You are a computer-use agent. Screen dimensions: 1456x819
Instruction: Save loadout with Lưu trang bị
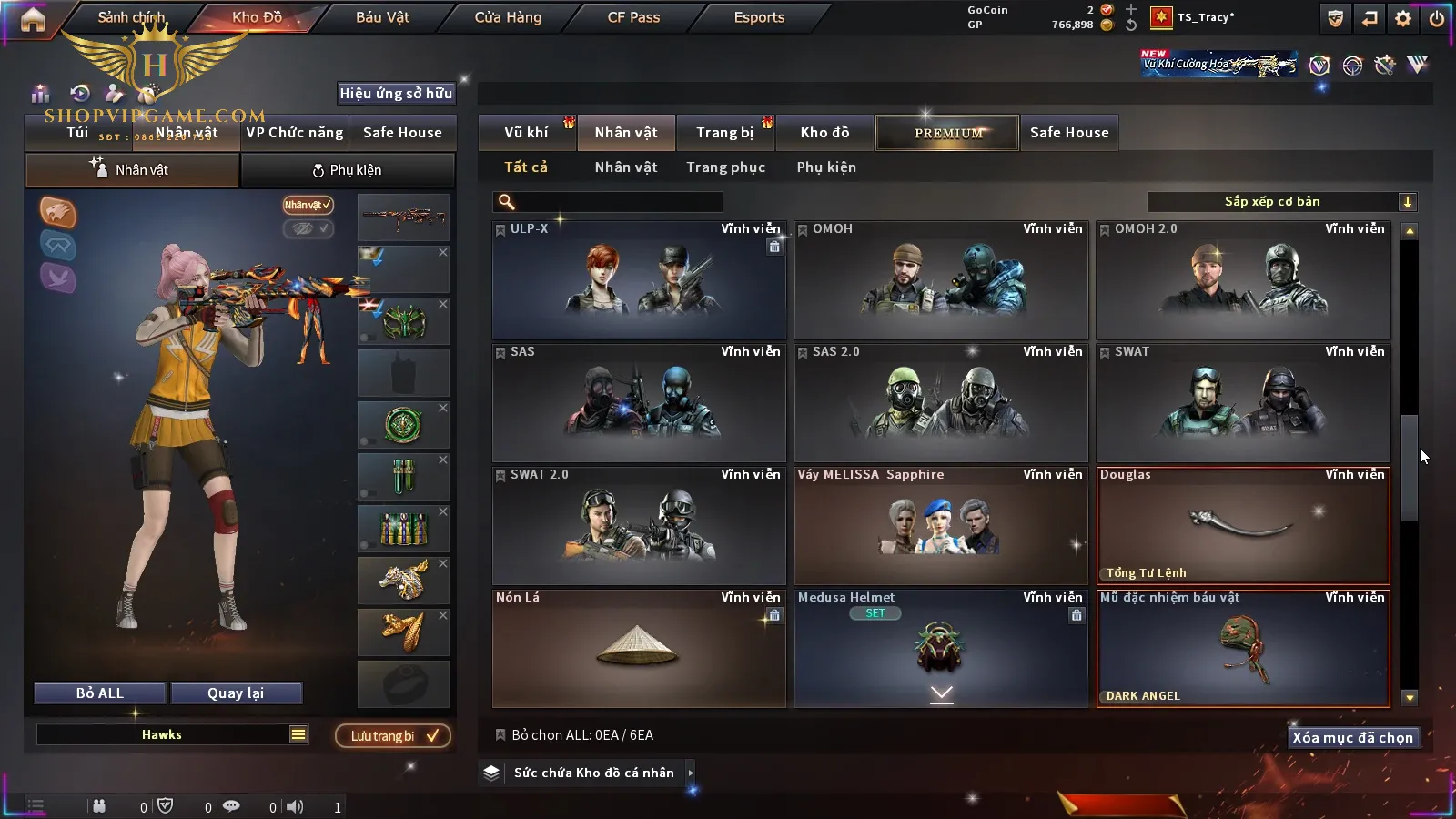click(393, 736)
